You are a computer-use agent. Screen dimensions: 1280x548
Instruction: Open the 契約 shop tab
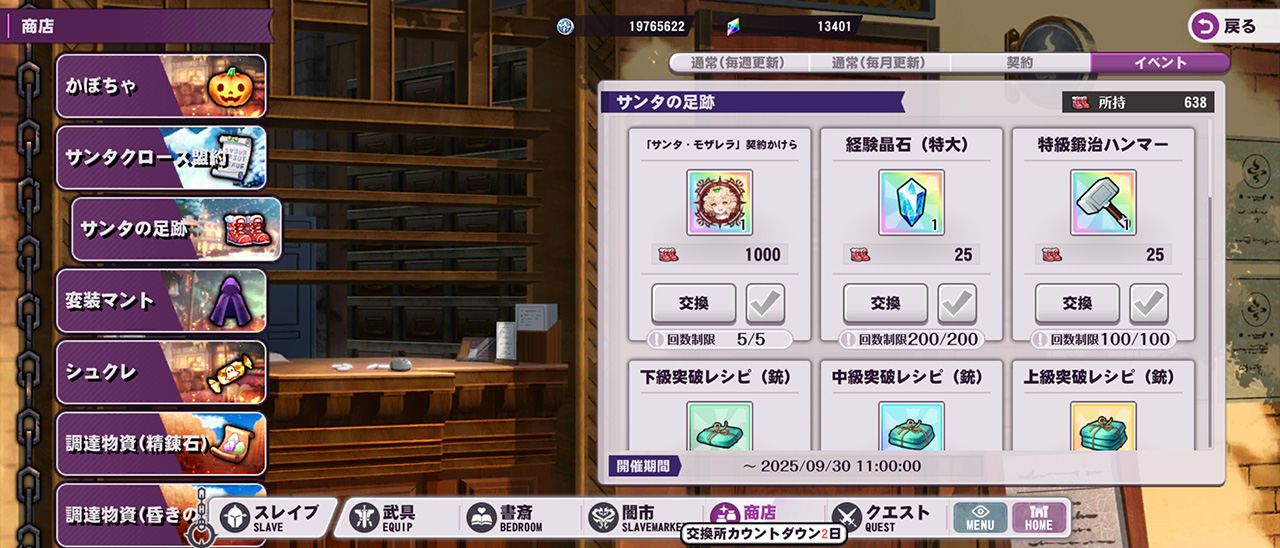(x=1019, y=62)
